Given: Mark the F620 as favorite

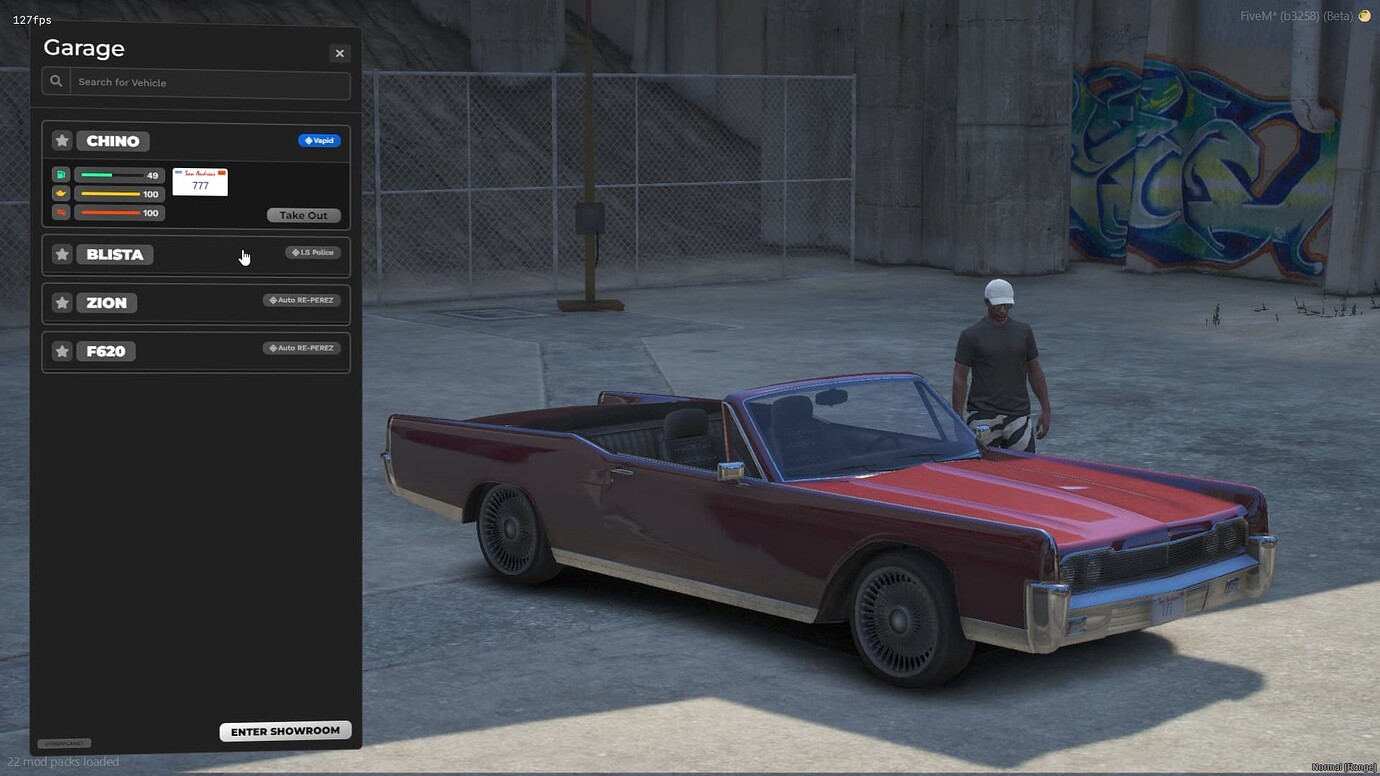Looking at the screenshot, I should 61,351.
